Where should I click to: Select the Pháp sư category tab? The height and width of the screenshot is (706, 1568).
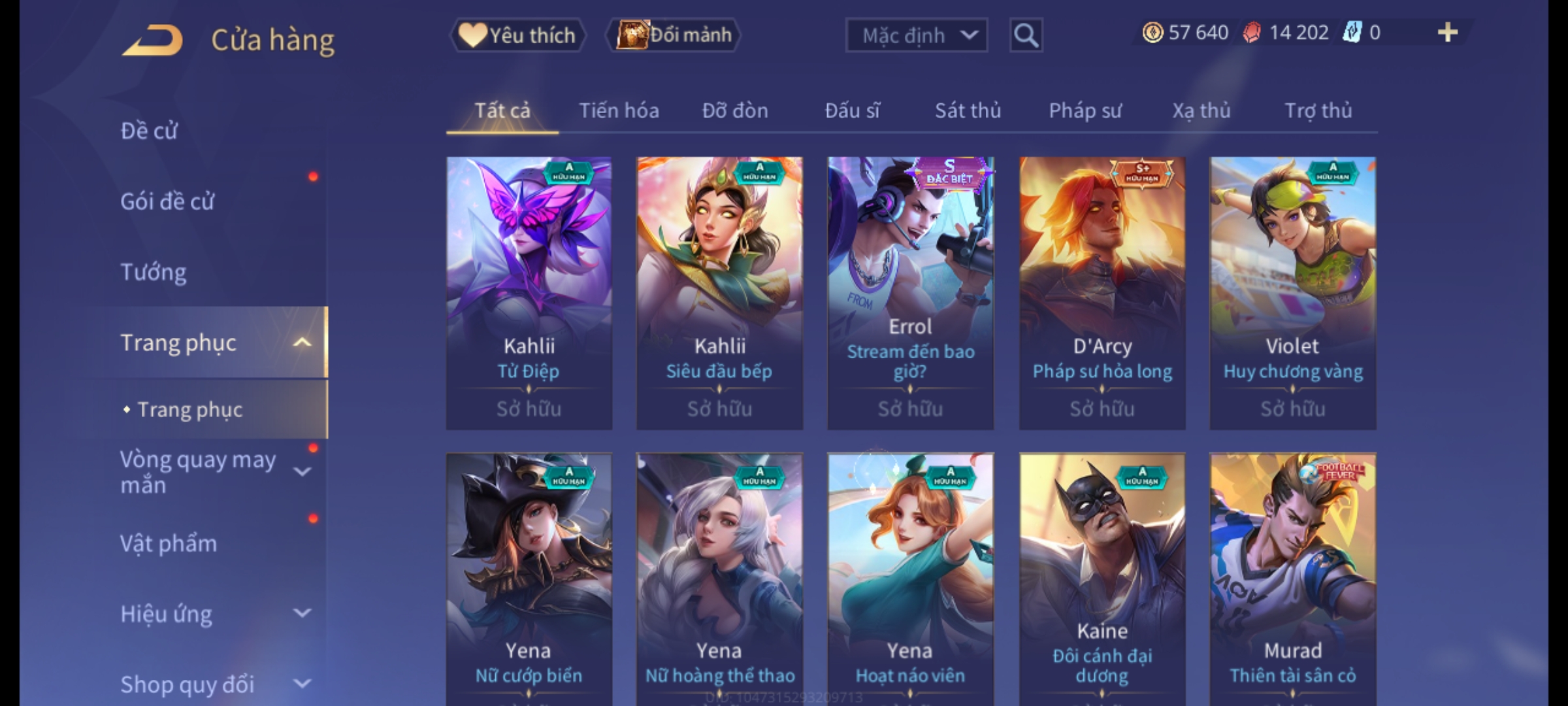(1085, 110)
